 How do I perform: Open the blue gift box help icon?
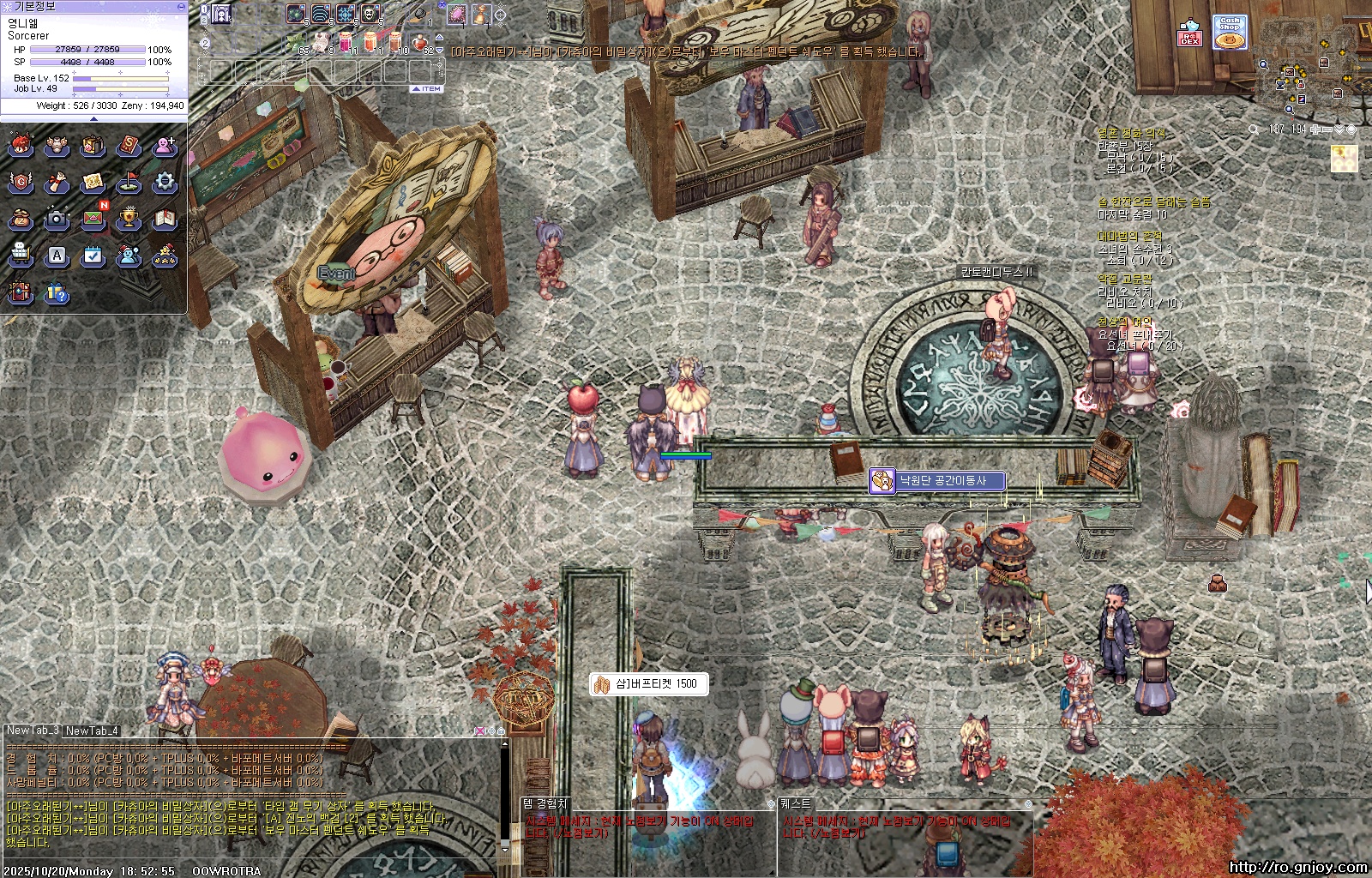57,293
